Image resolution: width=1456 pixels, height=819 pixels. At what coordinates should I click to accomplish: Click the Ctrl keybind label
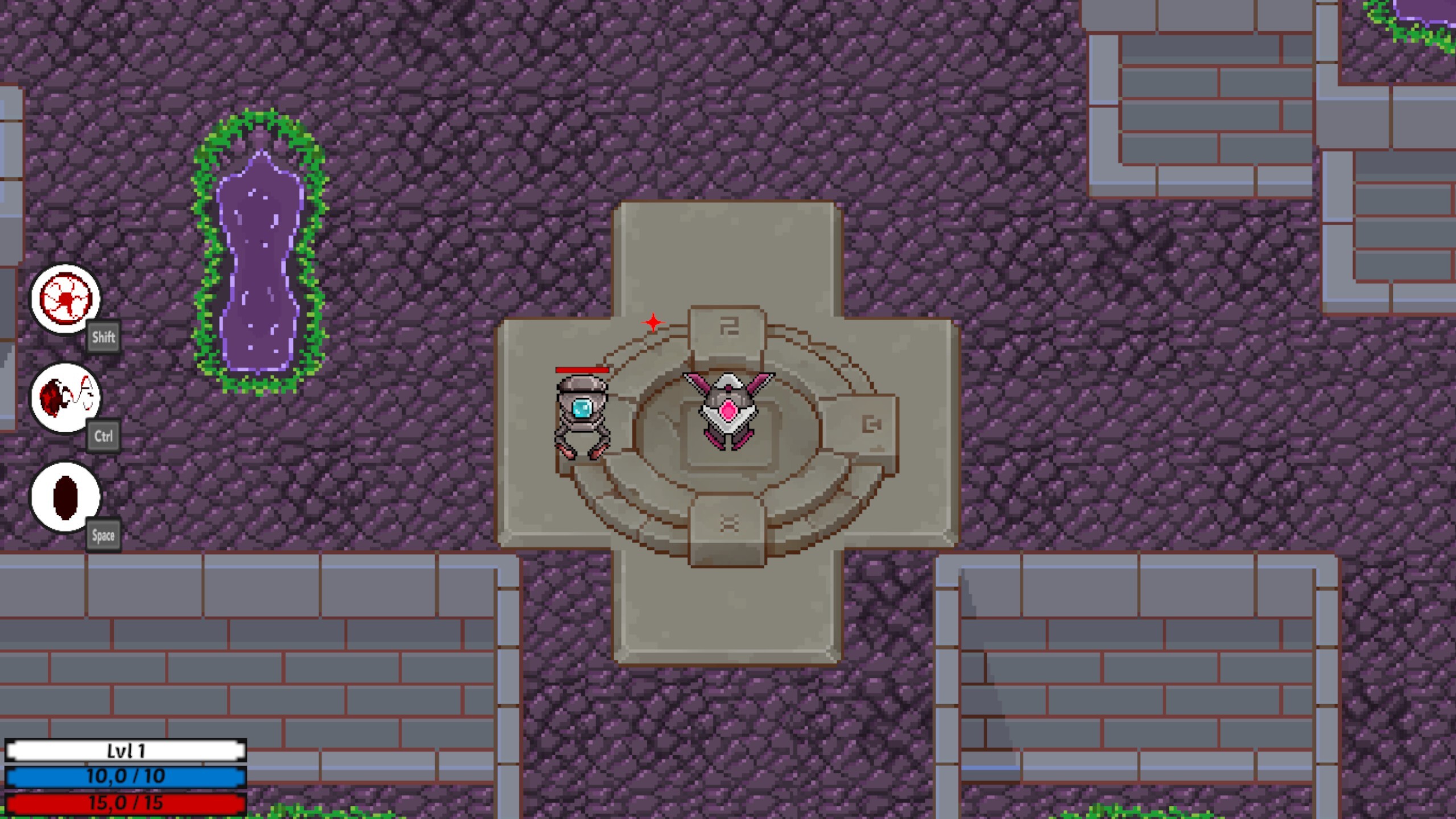coord(104,436)
